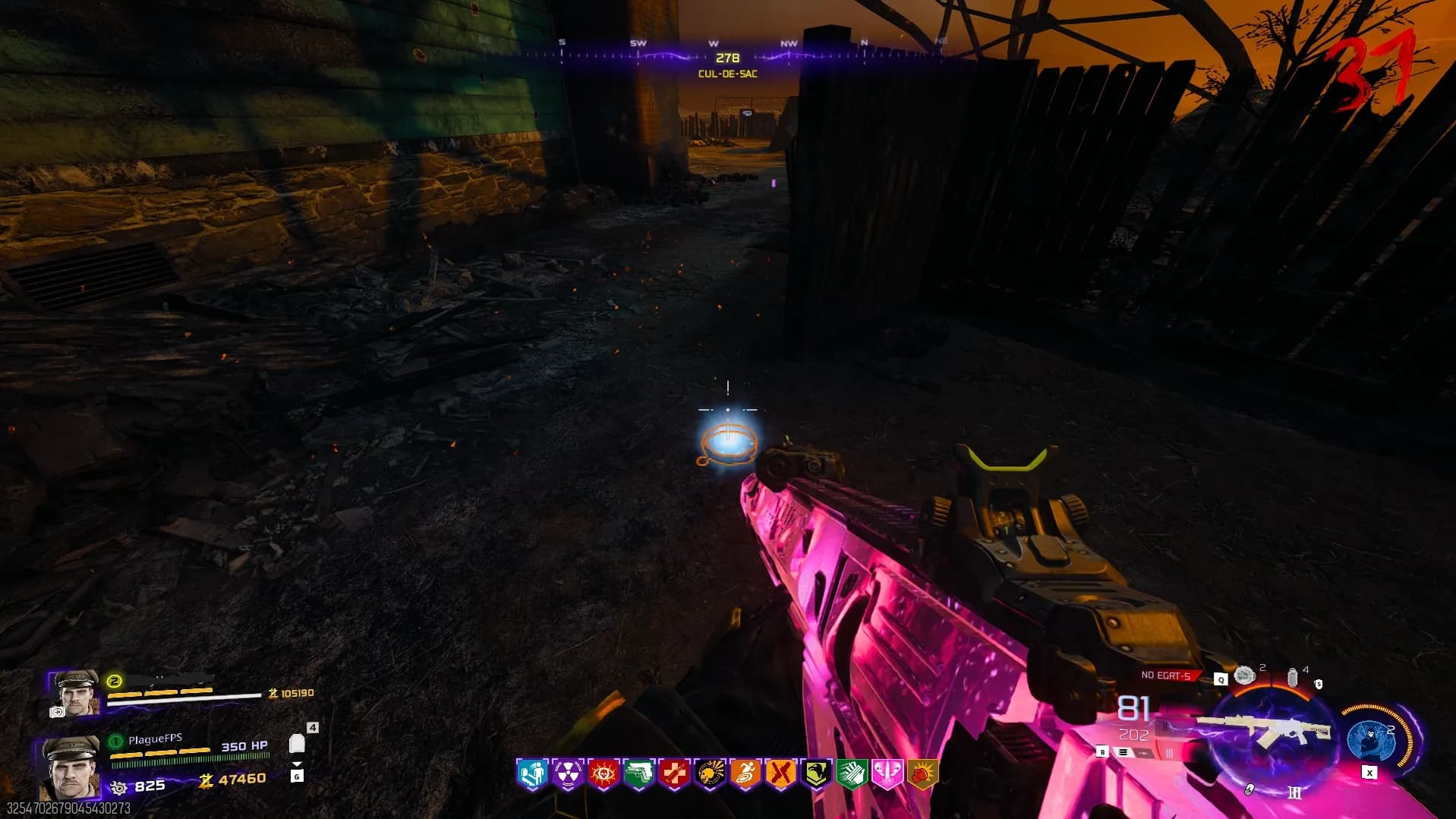This screenshot has width=1456, height=819.
Task: Click the black vulture head perk icon
Action: 816,774
